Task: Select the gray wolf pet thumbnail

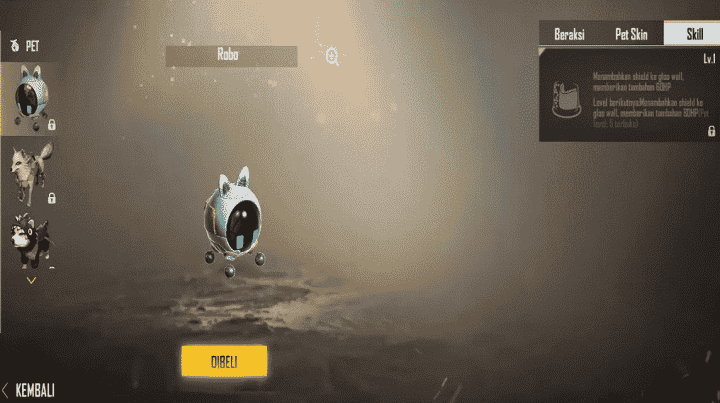Action: (x=30, y=171)
